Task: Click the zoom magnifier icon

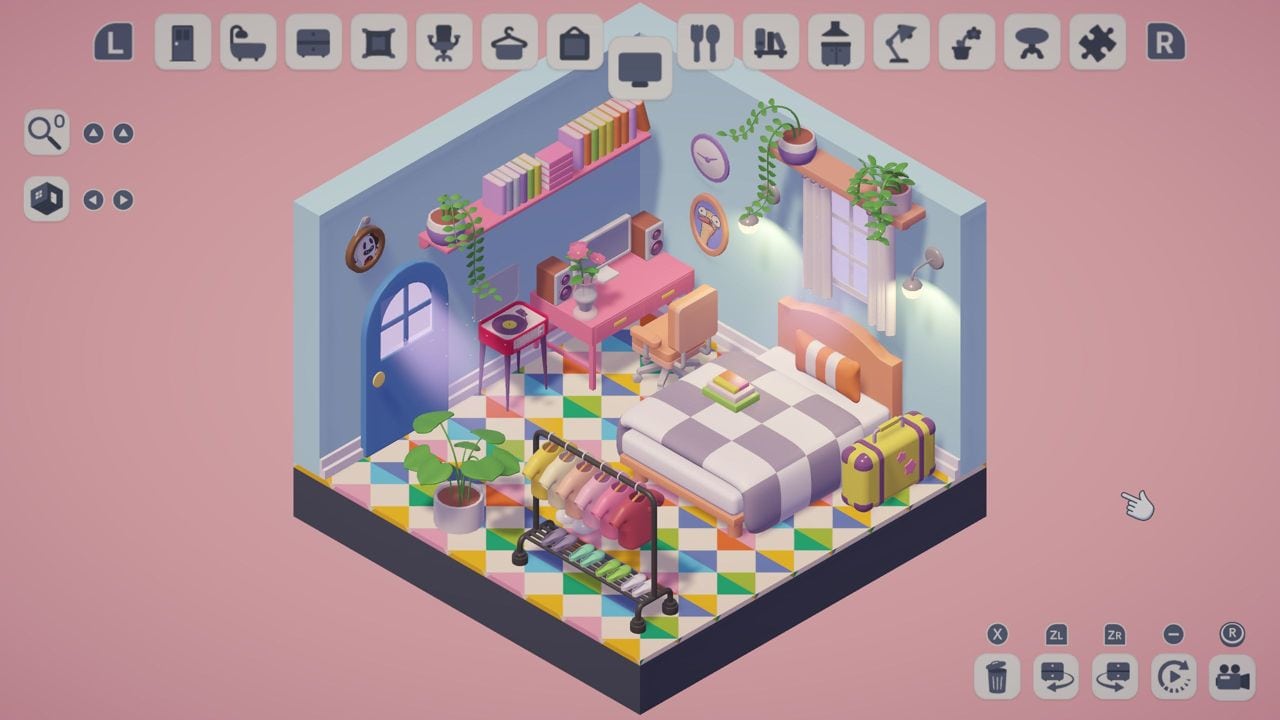Action: pyautogui.click(x=46, y=133)
